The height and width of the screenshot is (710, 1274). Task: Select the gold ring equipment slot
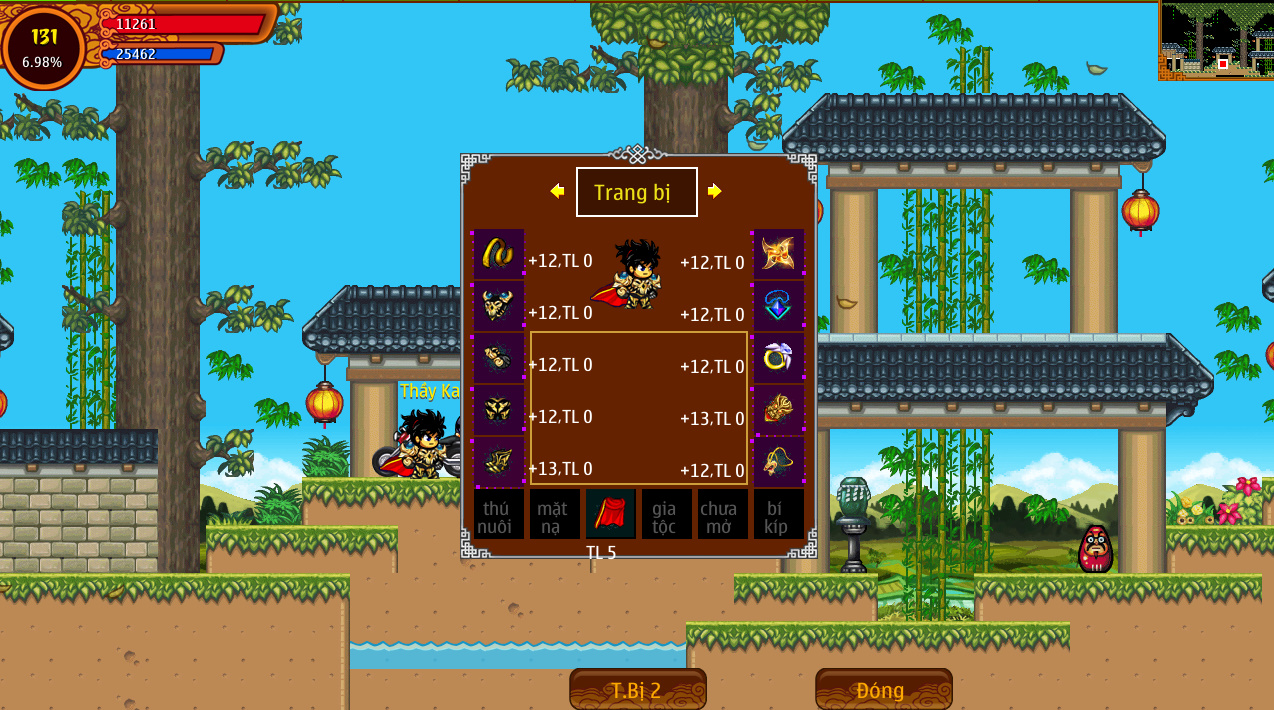tap(778, 358)
